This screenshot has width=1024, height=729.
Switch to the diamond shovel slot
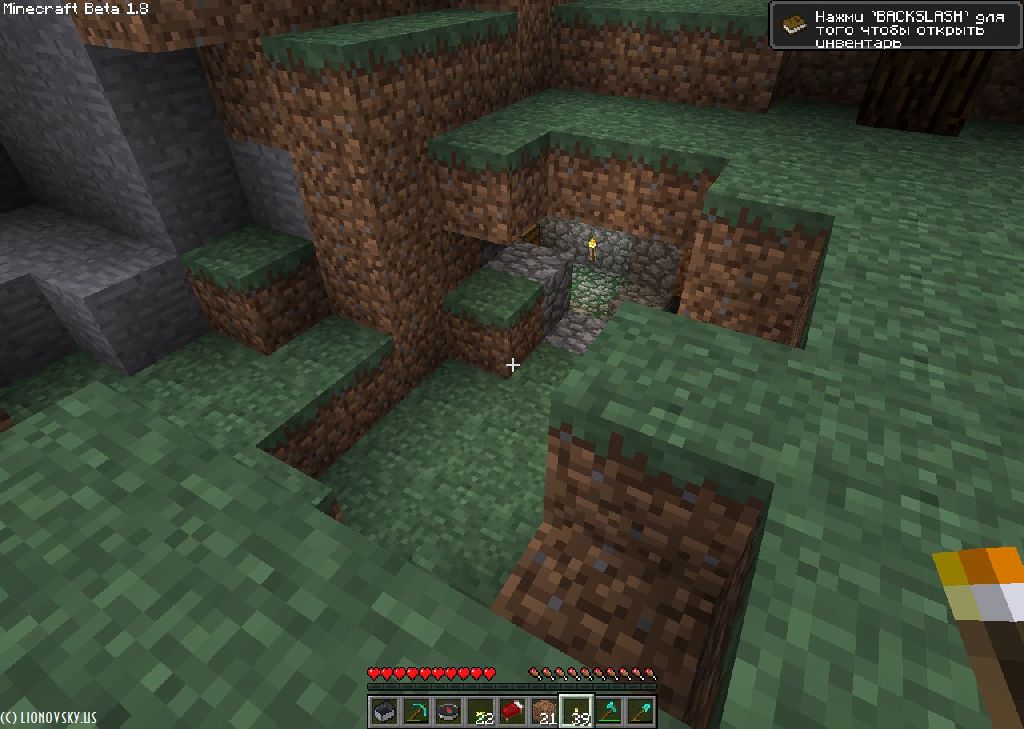pos(640,712)
